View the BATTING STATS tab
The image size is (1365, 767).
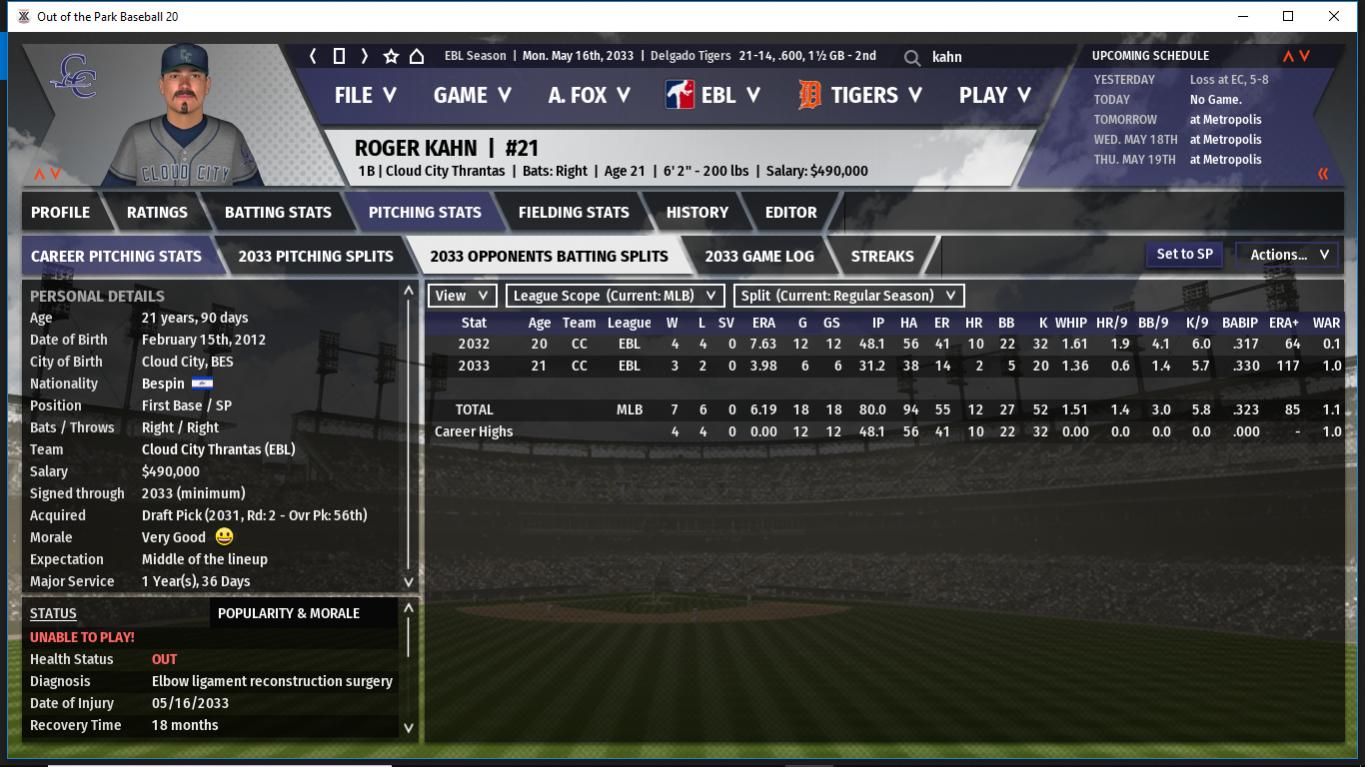point(278,212)
